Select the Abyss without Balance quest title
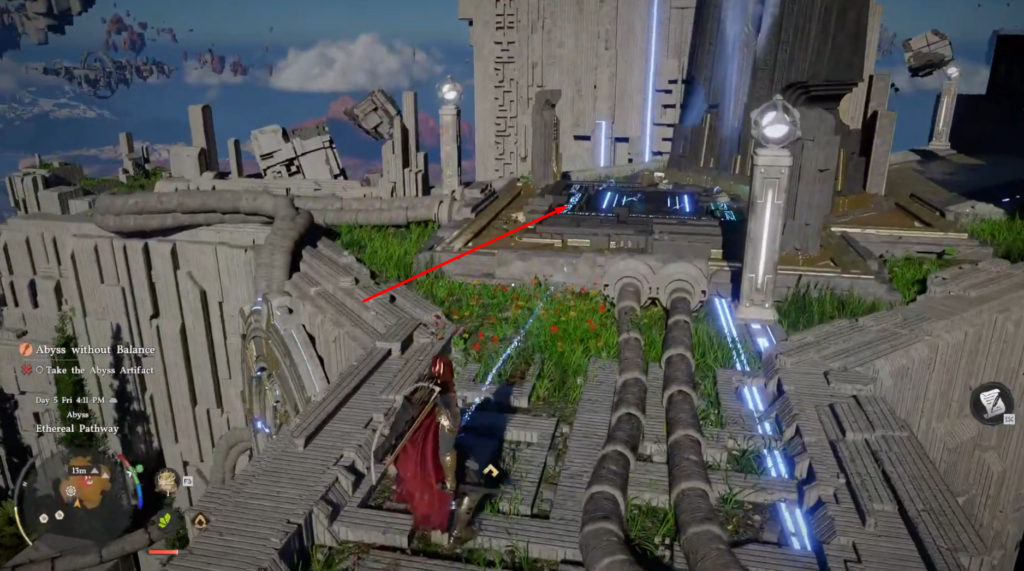Viewport: 1024px width, 571px height. click(x=95, y=349)
